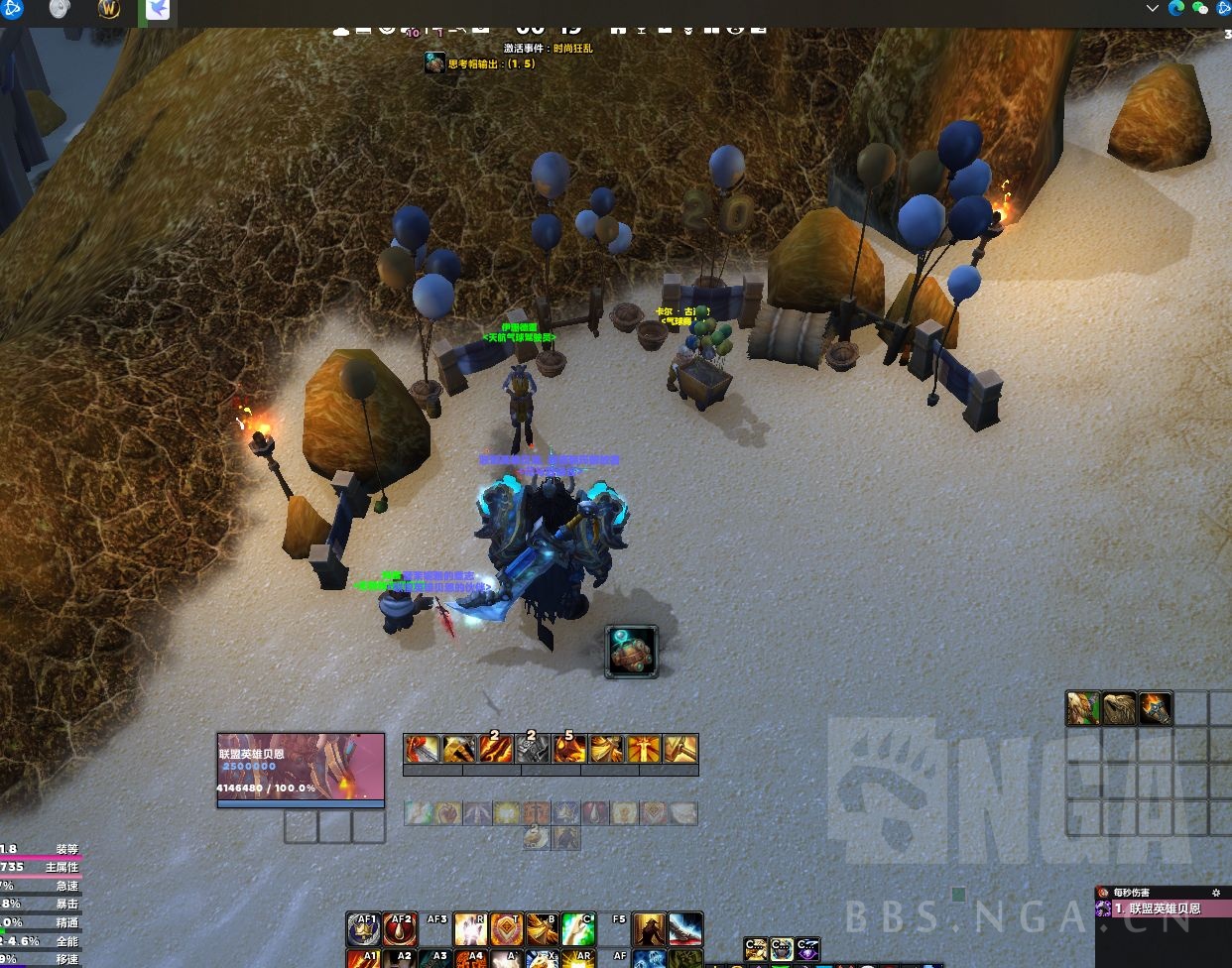The image size is (1232, 968).
Task: Select the golden cross cooldown tracker icon
Action: [x=644, y=748]
